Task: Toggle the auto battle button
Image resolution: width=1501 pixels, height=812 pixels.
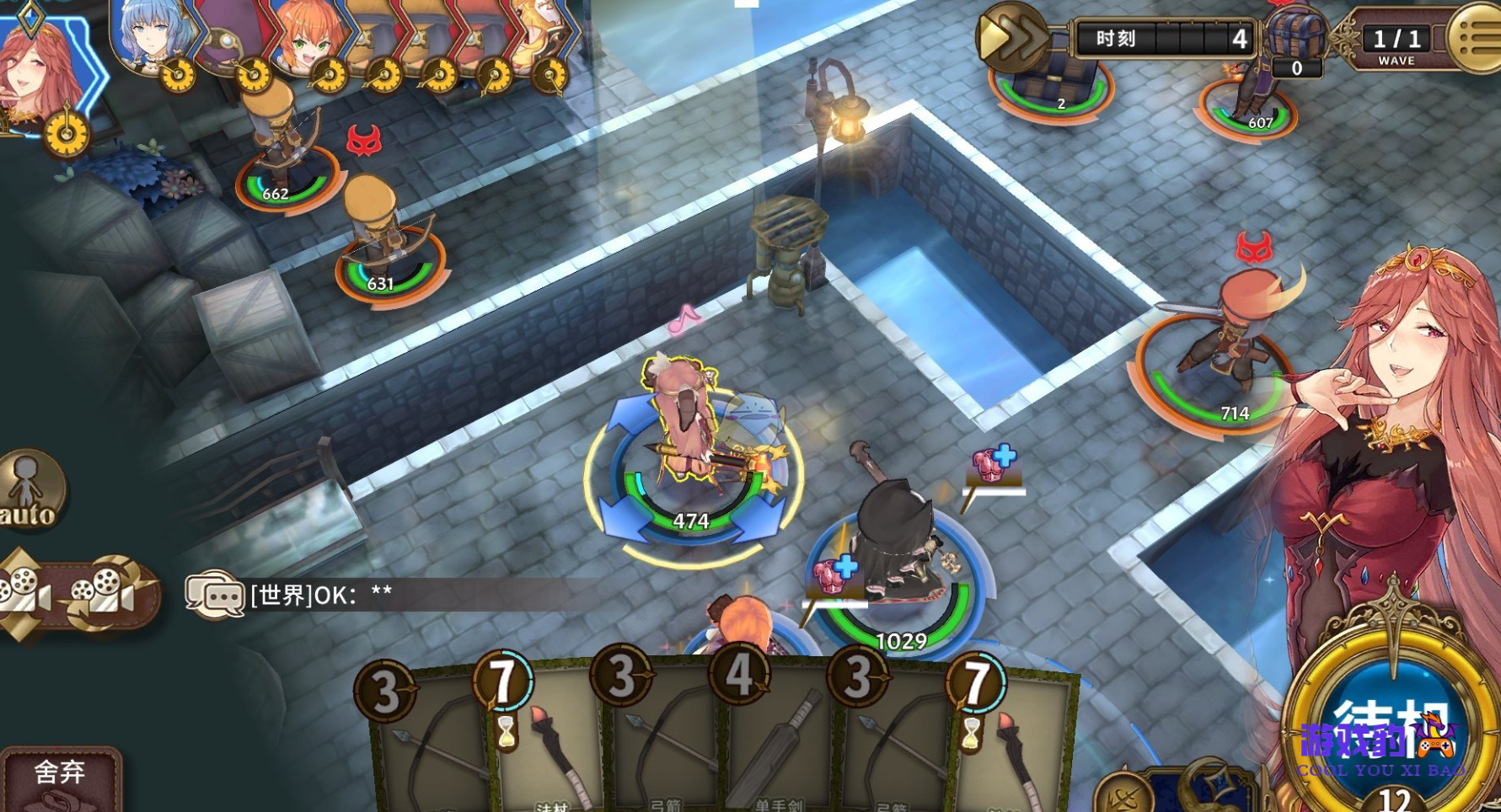Action: pyautogui.click(x=30, y=490)
